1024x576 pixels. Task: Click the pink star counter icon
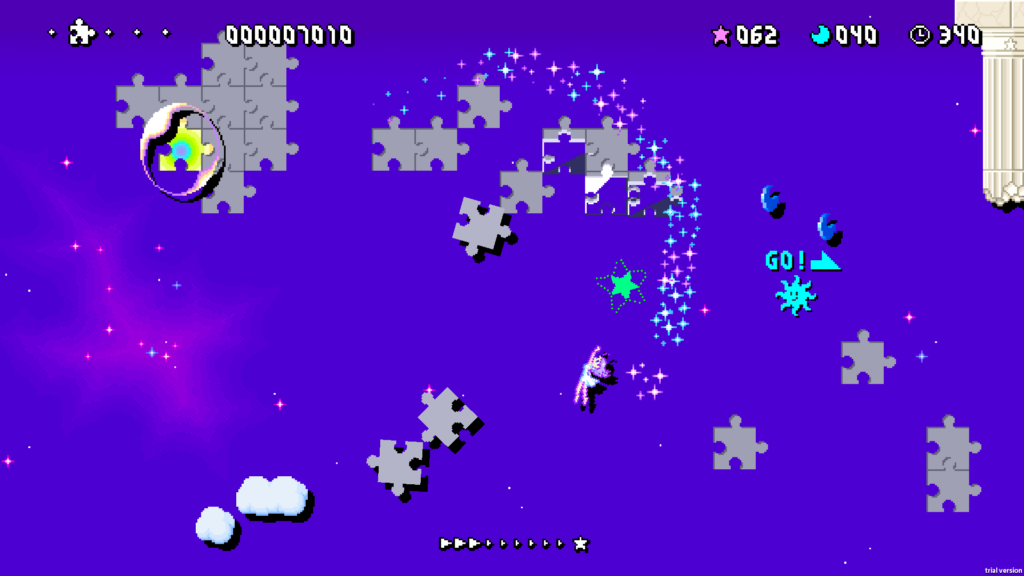coord(721,35)
